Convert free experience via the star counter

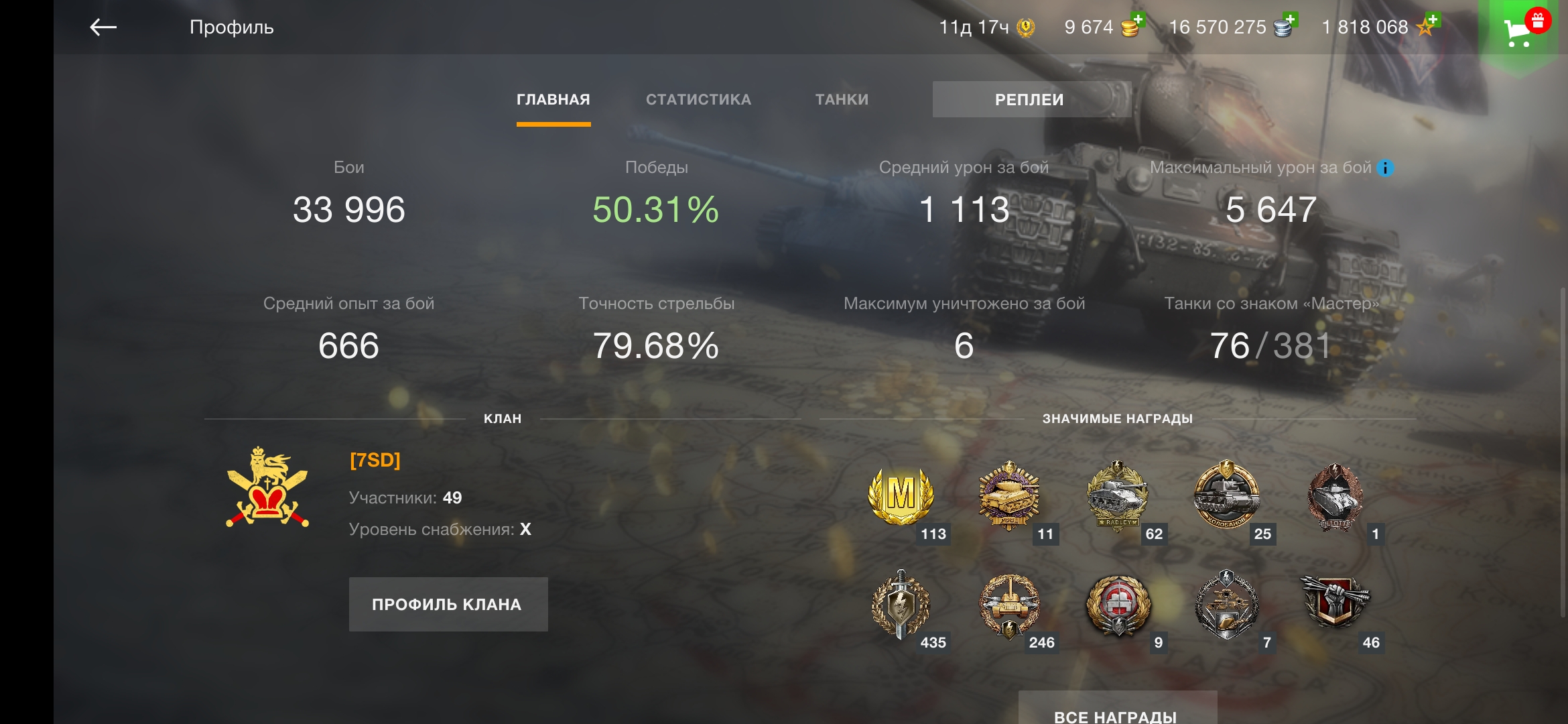coord(1379,27)
